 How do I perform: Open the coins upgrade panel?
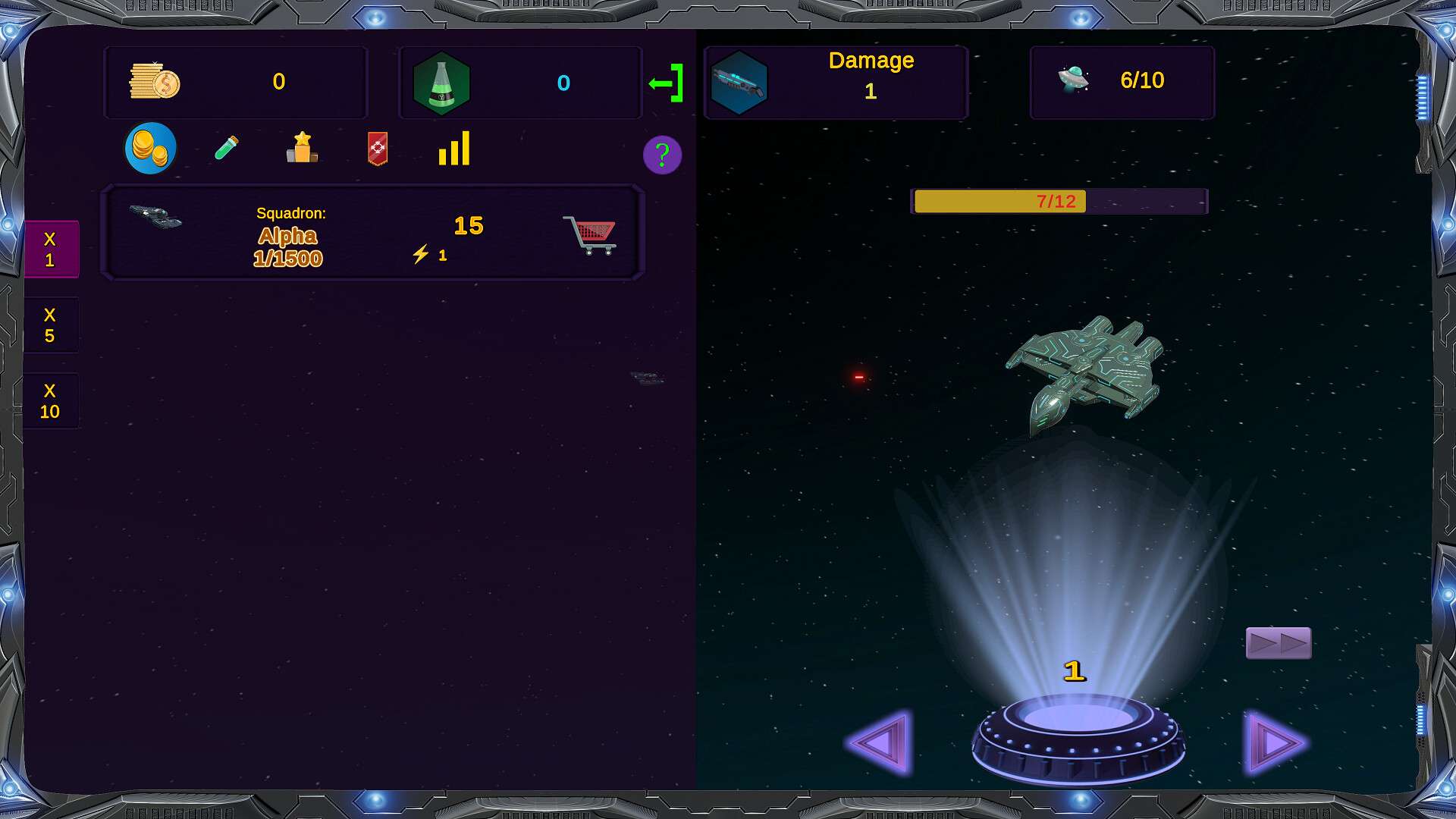[149, 148]
